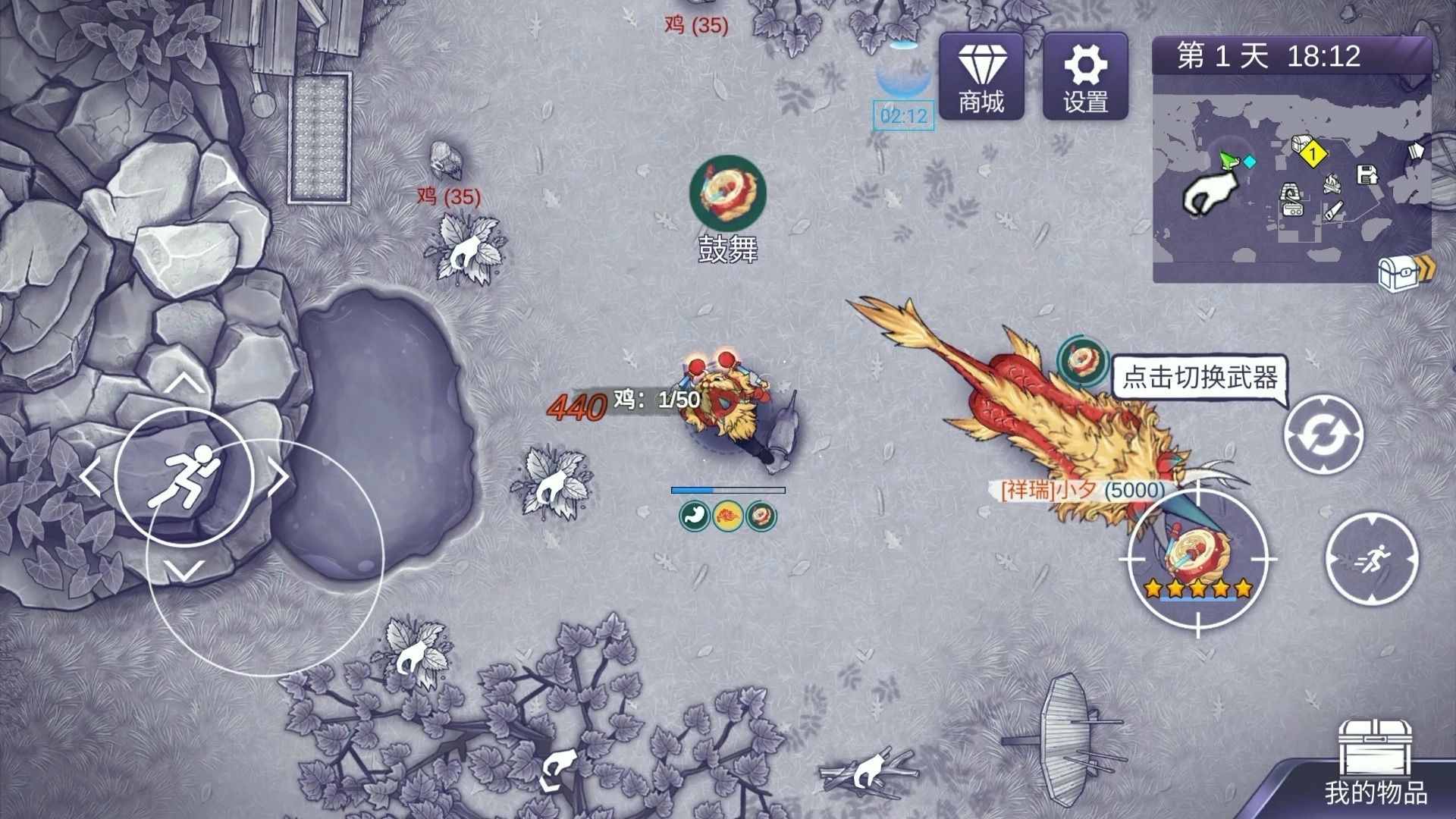Viewport: 1456px width, 819px height.
Task: Click the movement joystick running figure
Action: [184, 477]
